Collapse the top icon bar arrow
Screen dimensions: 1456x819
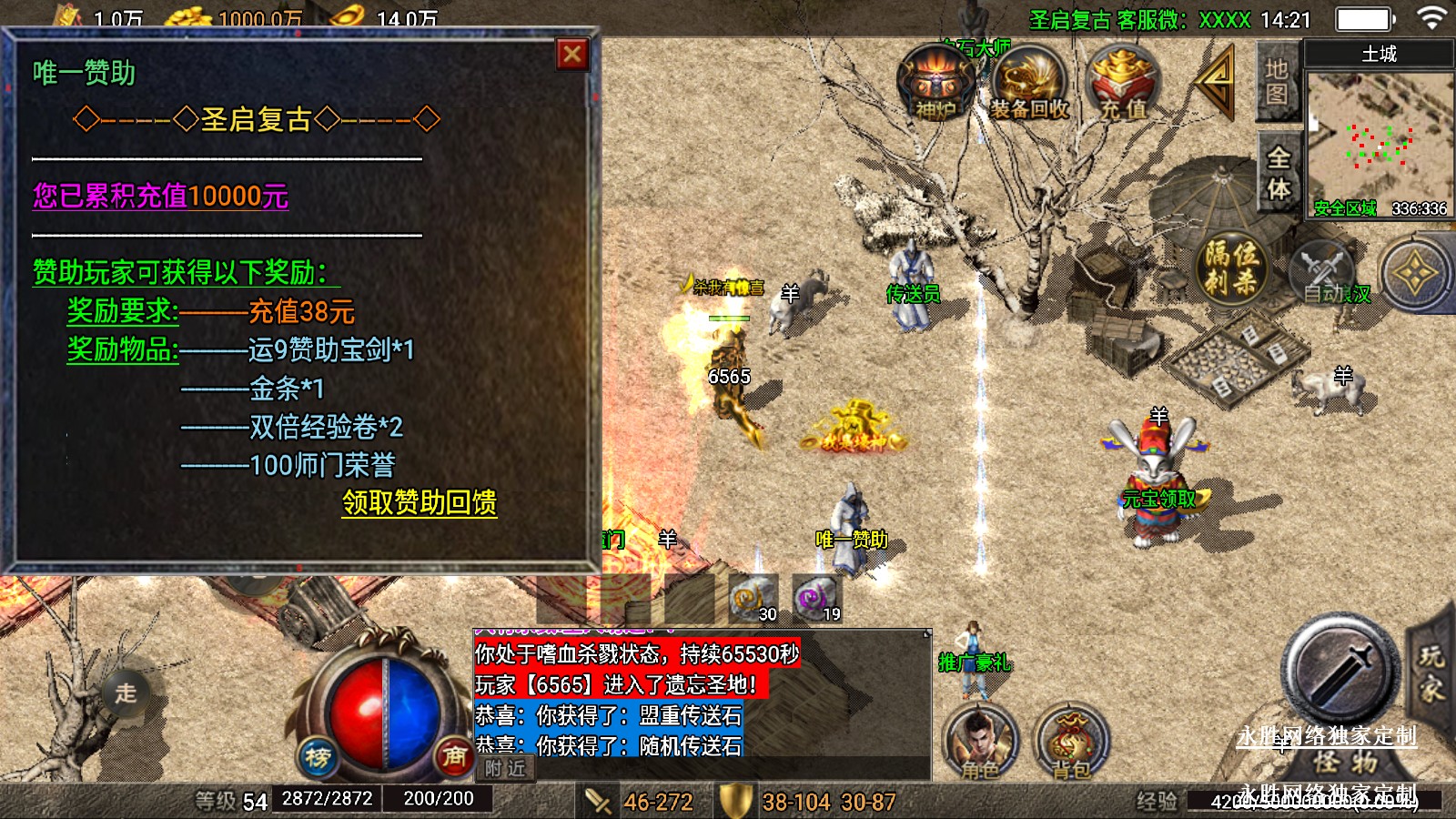[x=1216, y=80]
